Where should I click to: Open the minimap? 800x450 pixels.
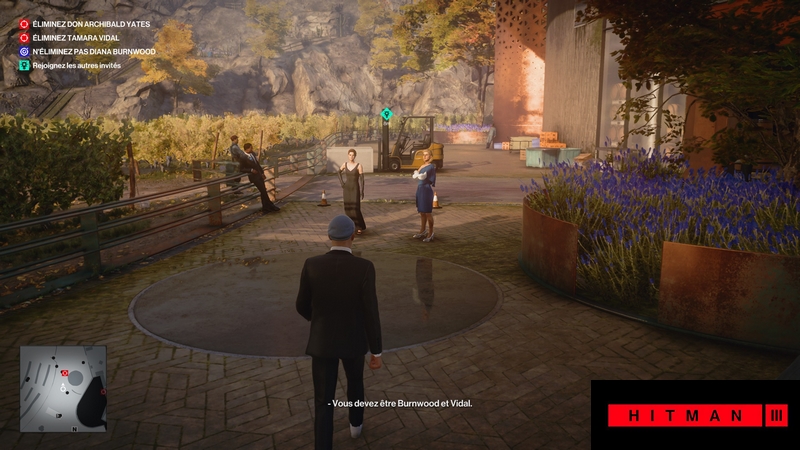(x=63, y=387)
